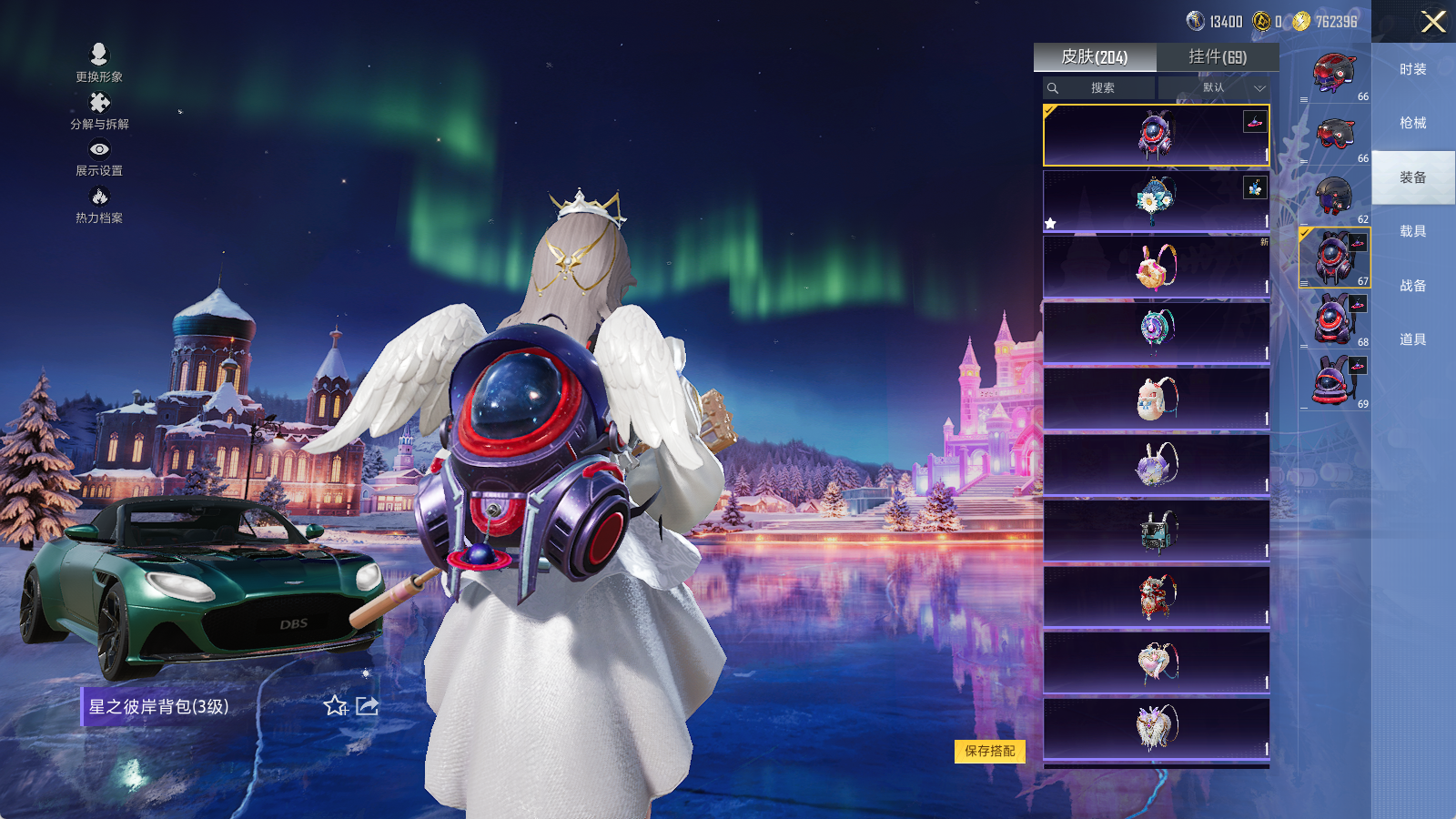
Task: Click the 搜索 search field
Action: tap(1102, 88)
